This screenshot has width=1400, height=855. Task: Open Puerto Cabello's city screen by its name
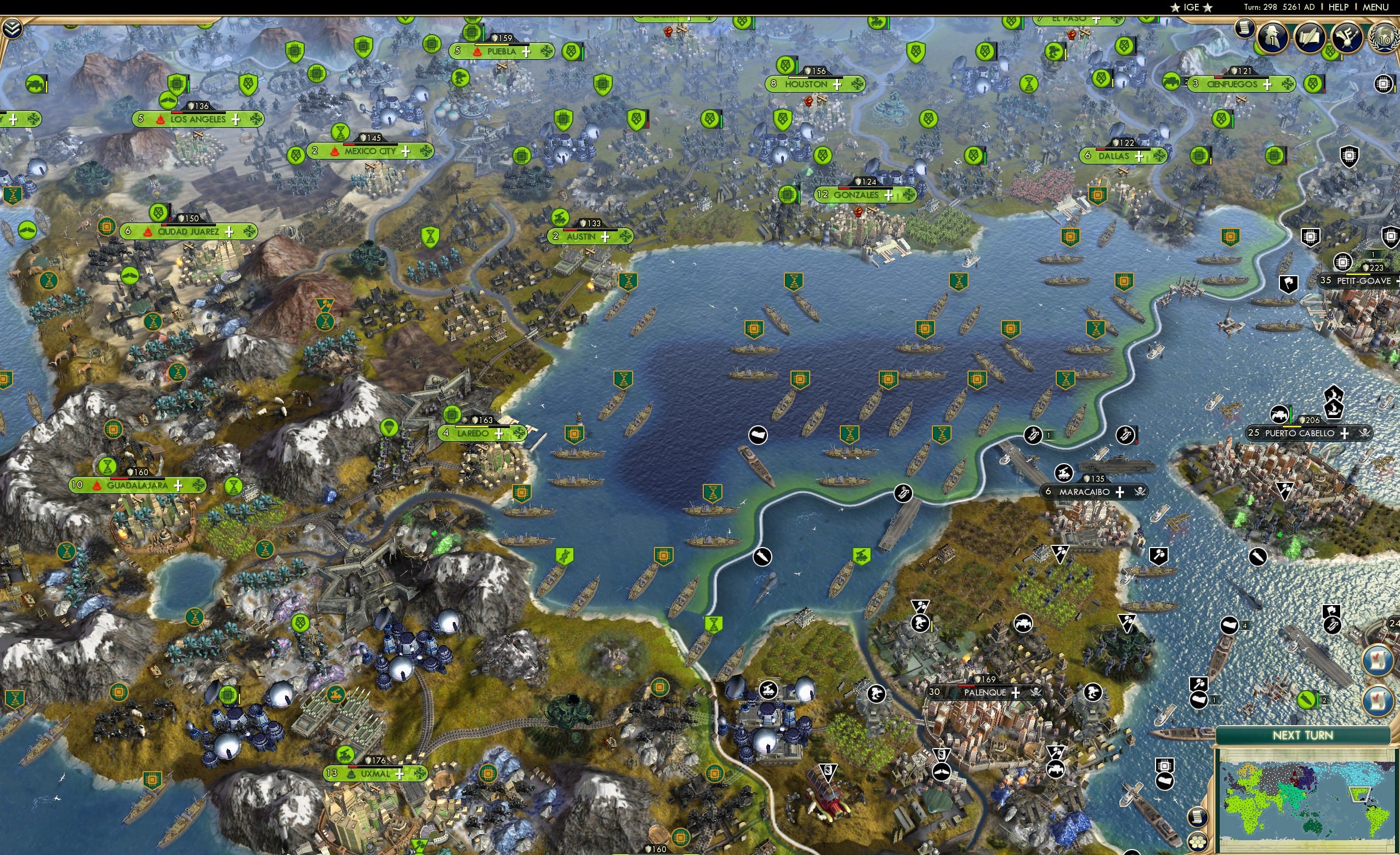[1301, 433]
